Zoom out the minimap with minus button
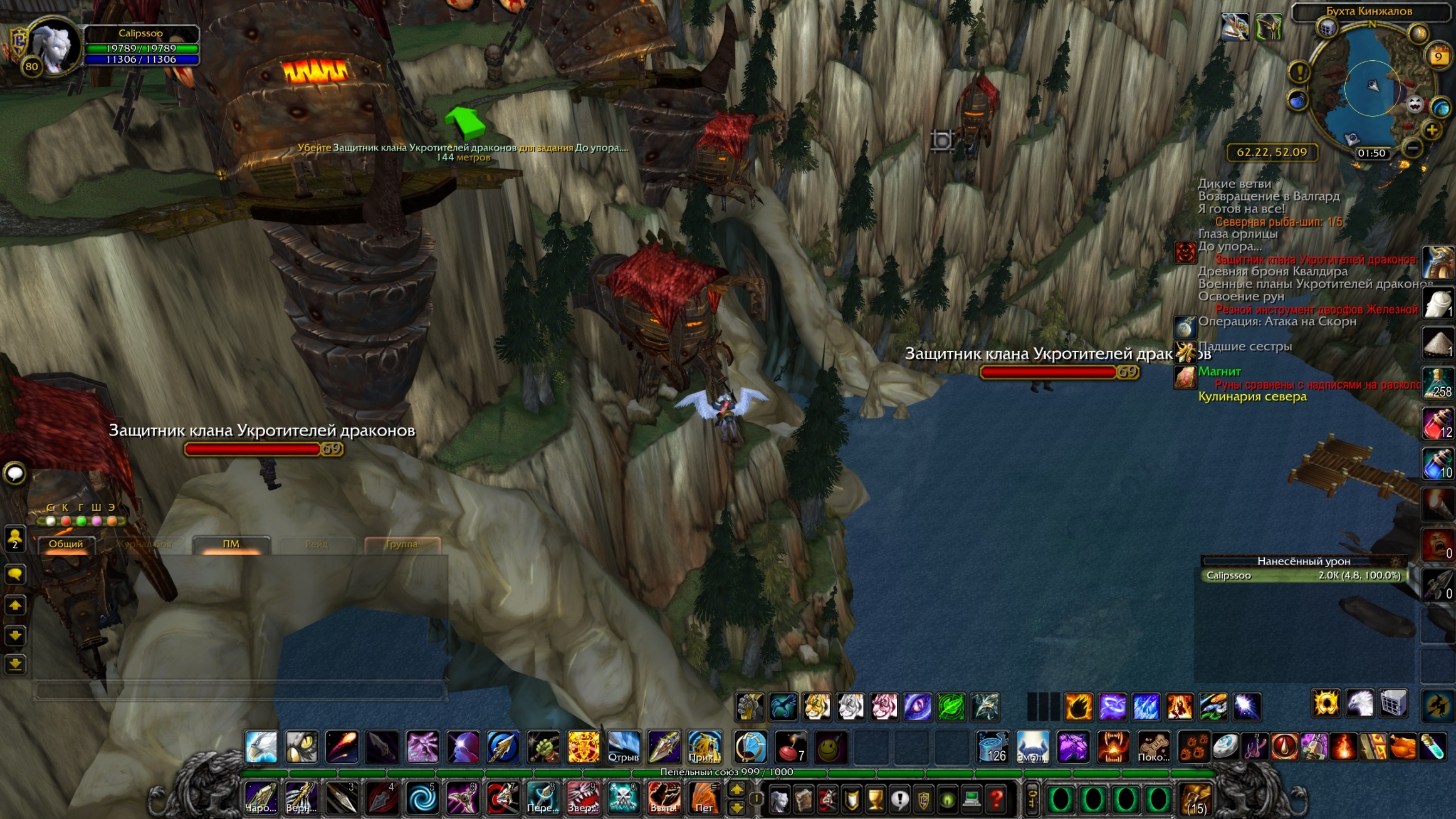The width and height of the screenshot is (1456, 819). [1412, 148]
